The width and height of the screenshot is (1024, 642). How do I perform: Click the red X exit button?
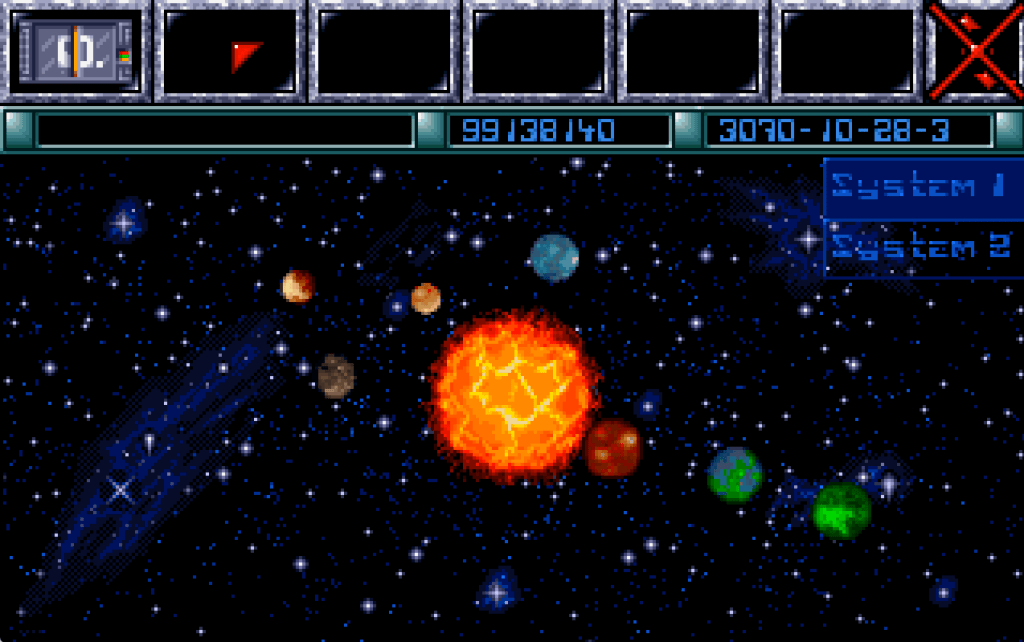pyautogui.click(x=975, y=50)
